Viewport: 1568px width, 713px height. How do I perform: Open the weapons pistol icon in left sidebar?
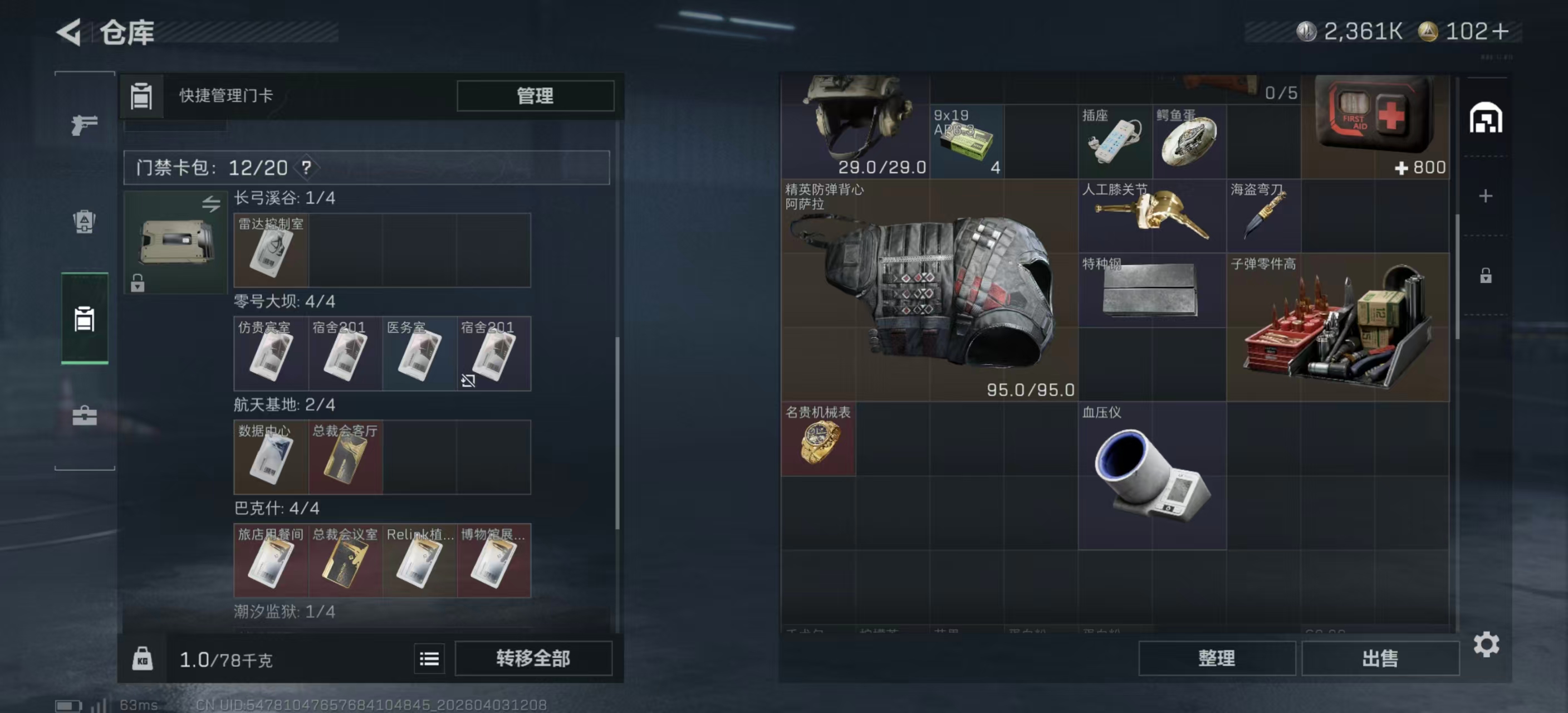click(84, 124)
